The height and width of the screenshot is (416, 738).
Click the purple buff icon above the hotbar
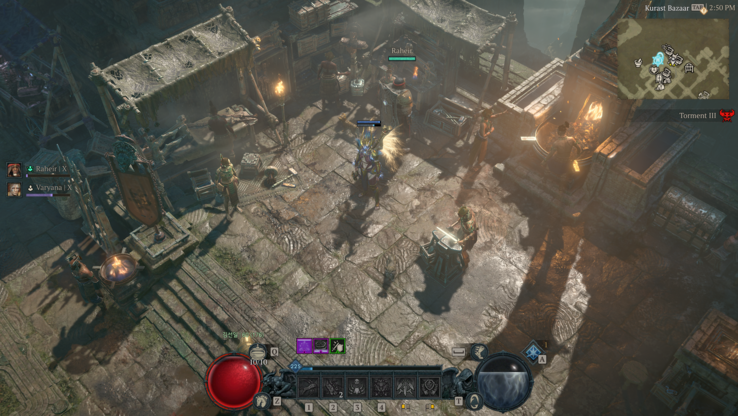tap(304, 346)
